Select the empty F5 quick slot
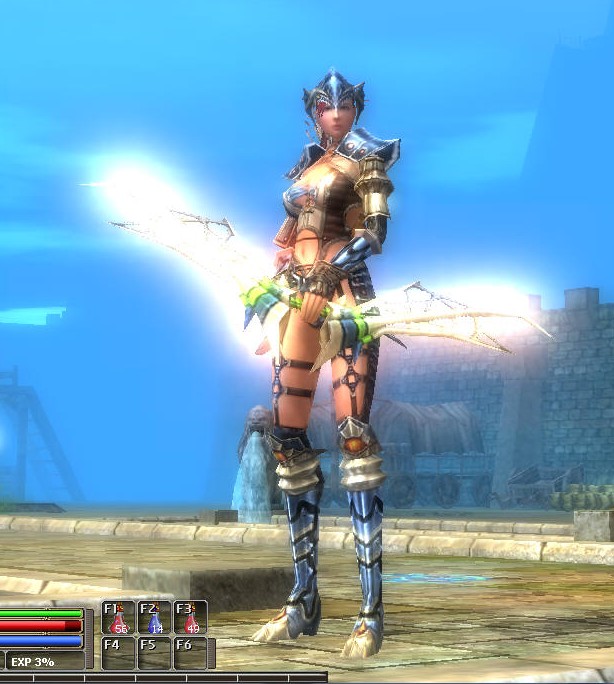 [x=154, y=653]
